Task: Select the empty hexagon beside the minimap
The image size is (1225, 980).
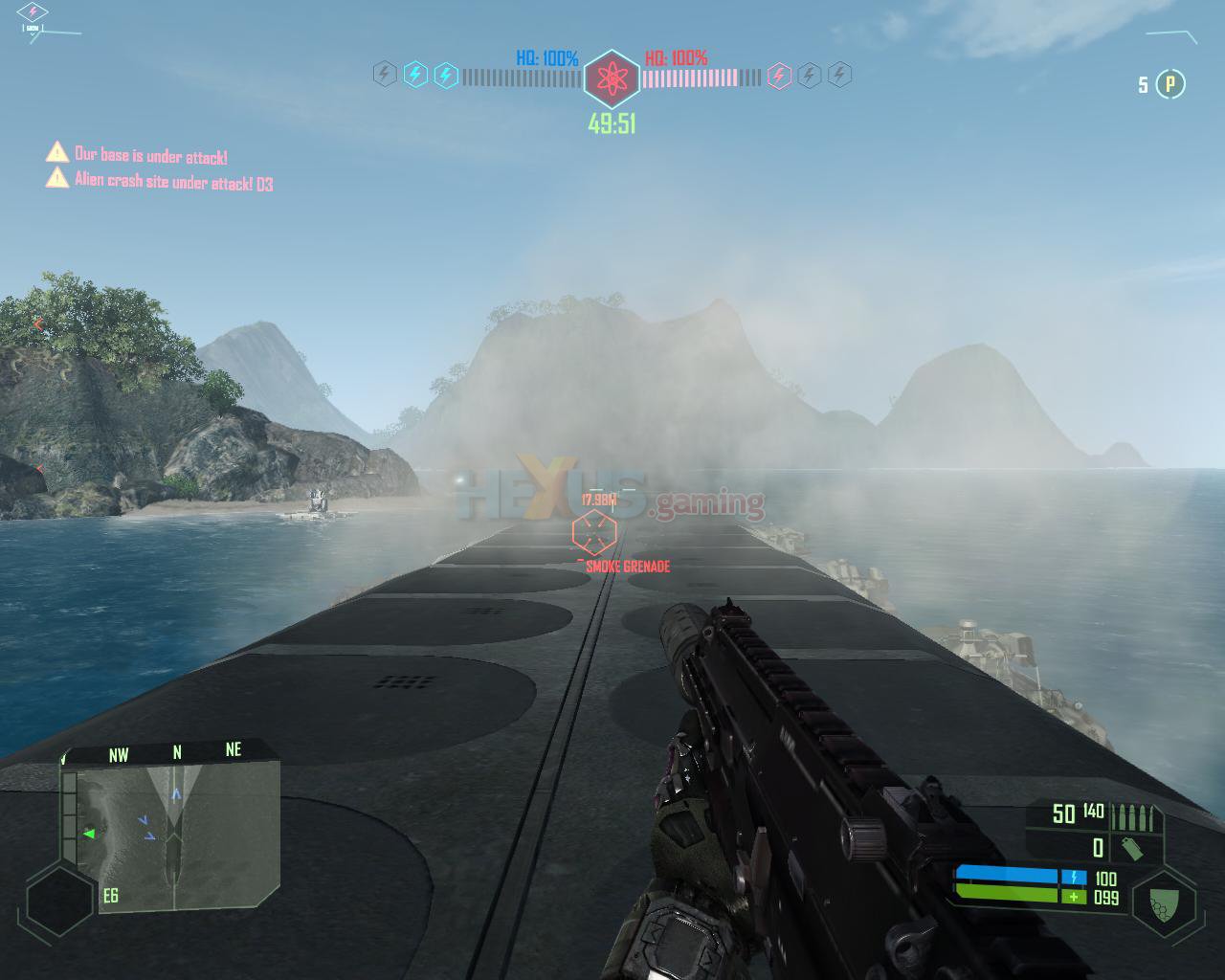Action: coord(59,901)
